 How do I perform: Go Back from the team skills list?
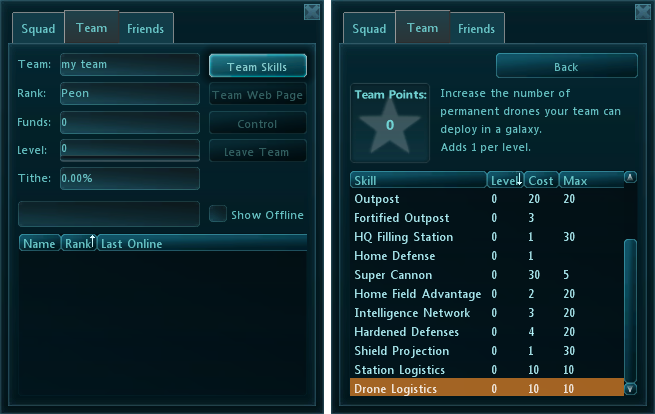pyautogui.click(x=566, y=67)
